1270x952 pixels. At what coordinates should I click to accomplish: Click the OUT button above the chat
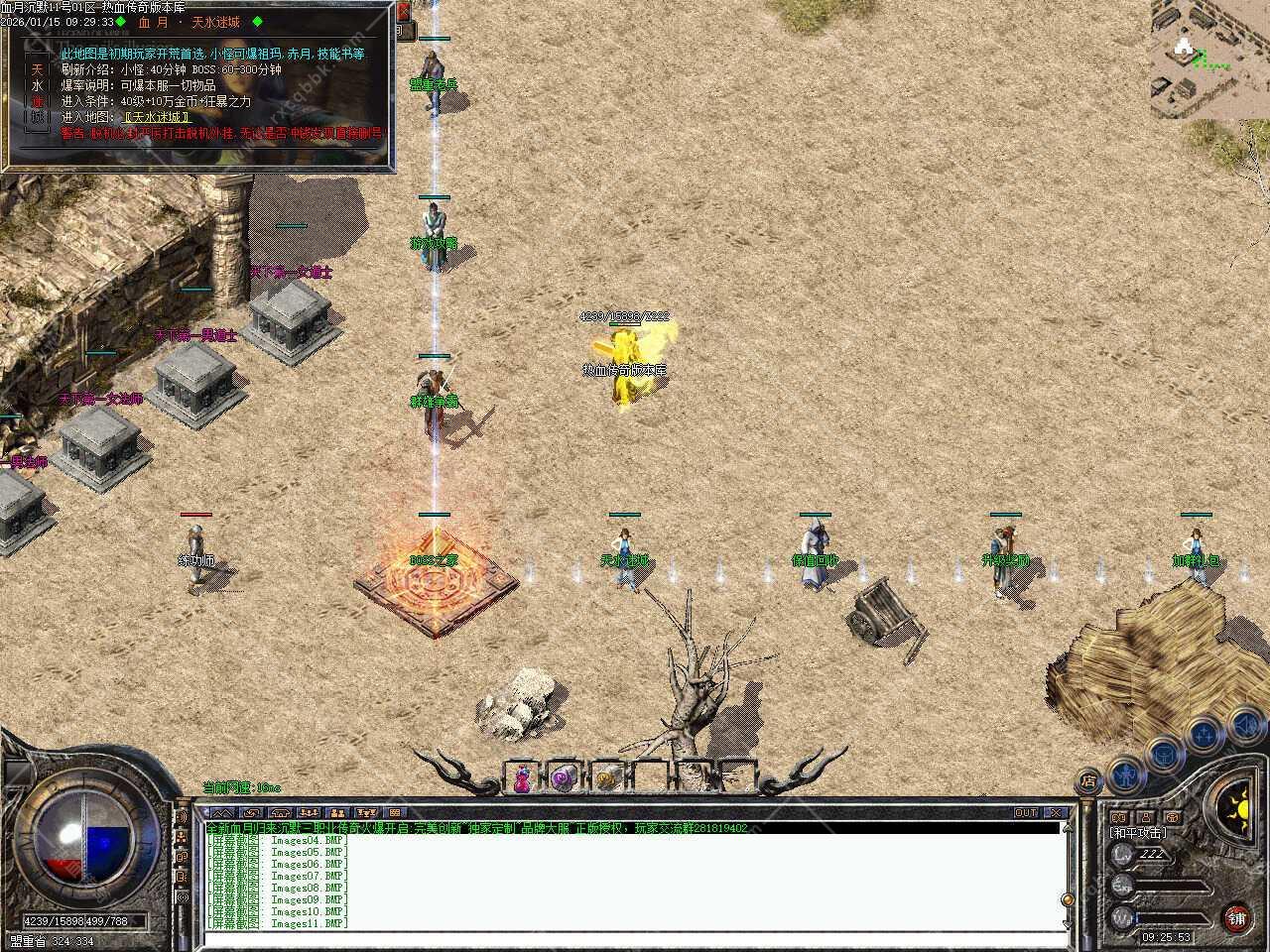pos(1025,812)
